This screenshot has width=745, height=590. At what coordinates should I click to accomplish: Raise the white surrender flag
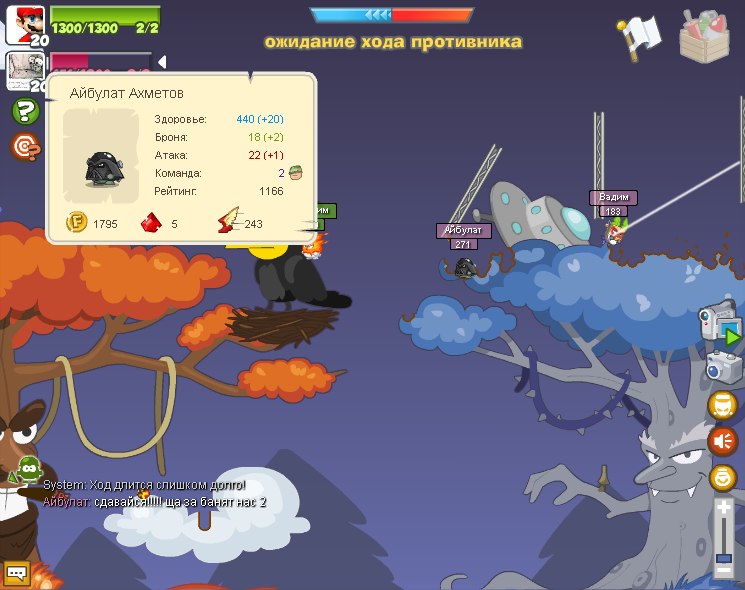[x=638, y=36]
